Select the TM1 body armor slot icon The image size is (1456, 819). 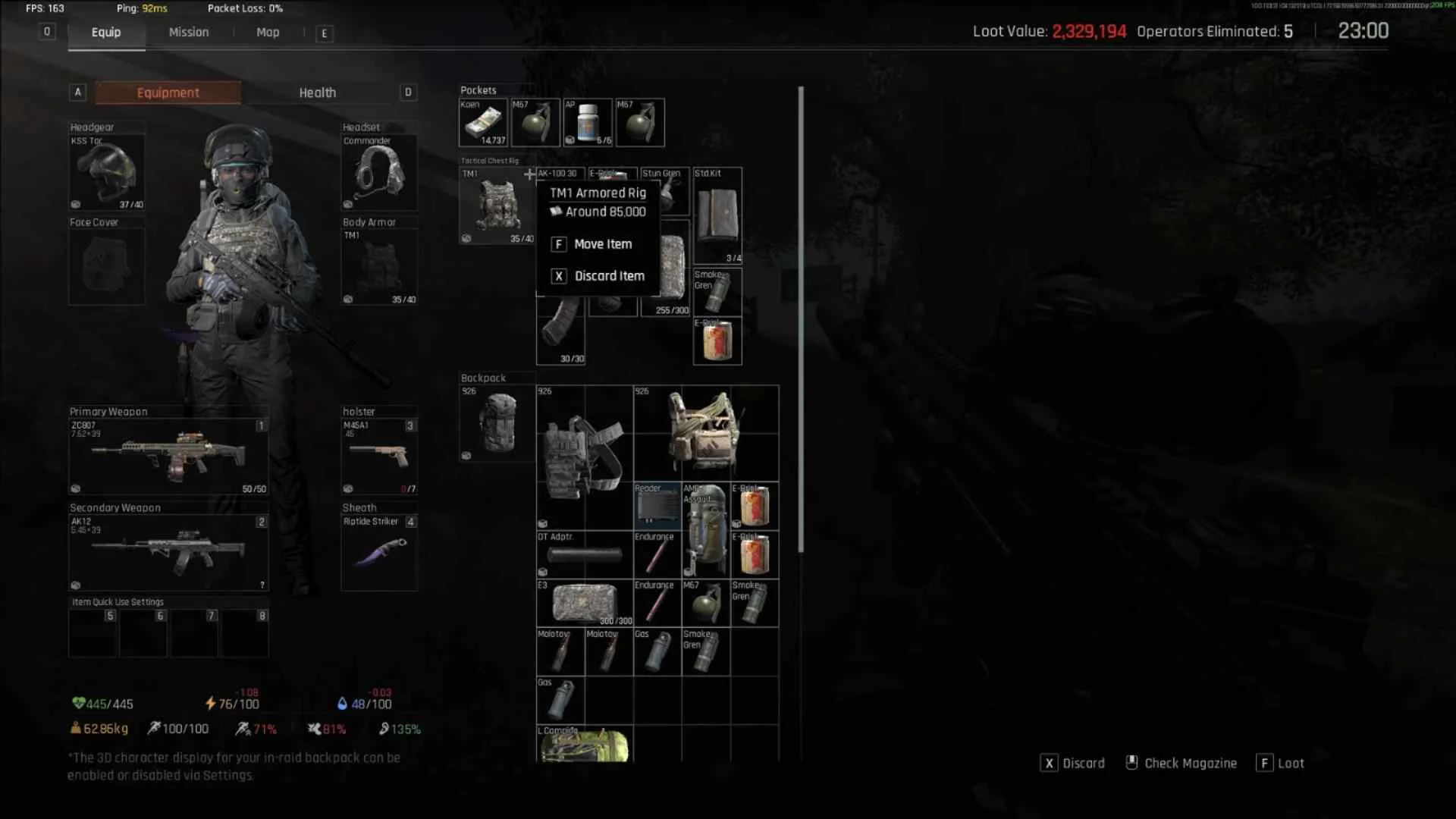click(x=379, y=267)
